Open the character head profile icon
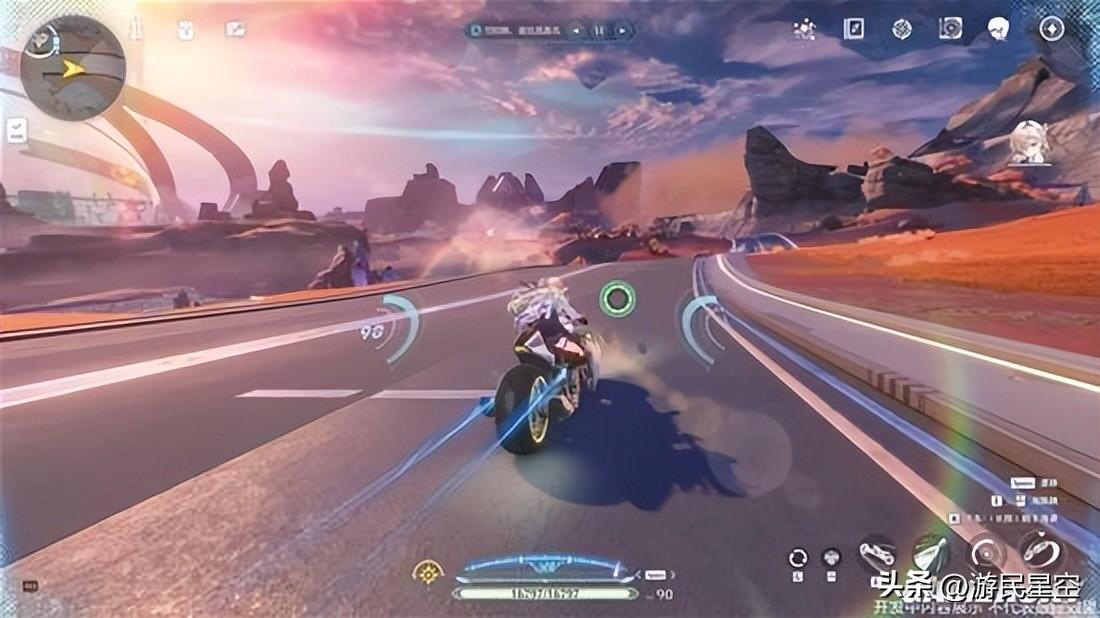 coord(998,28)
